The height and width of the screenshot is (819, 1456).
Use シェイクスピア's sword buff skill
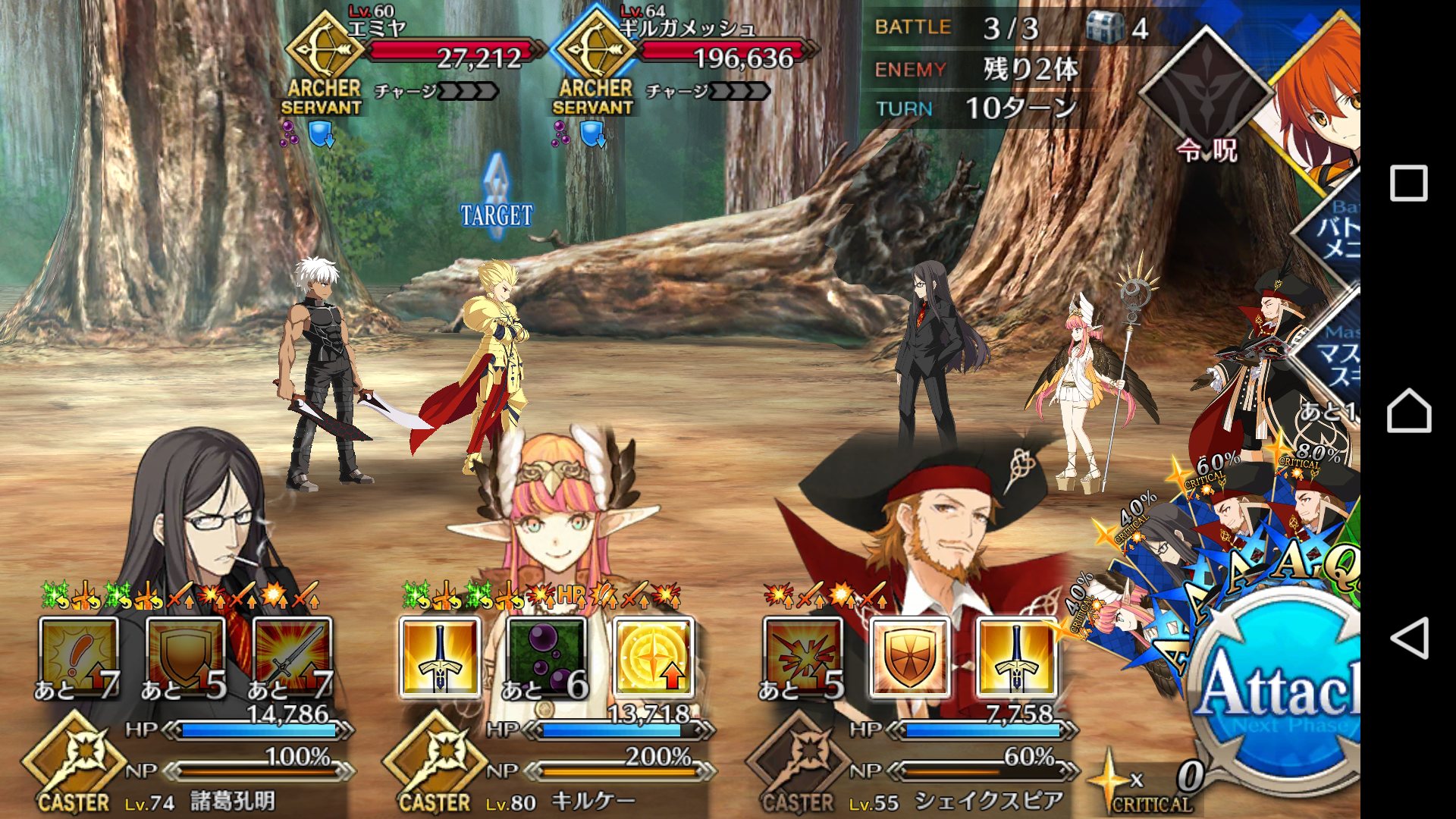point(1016,657)
